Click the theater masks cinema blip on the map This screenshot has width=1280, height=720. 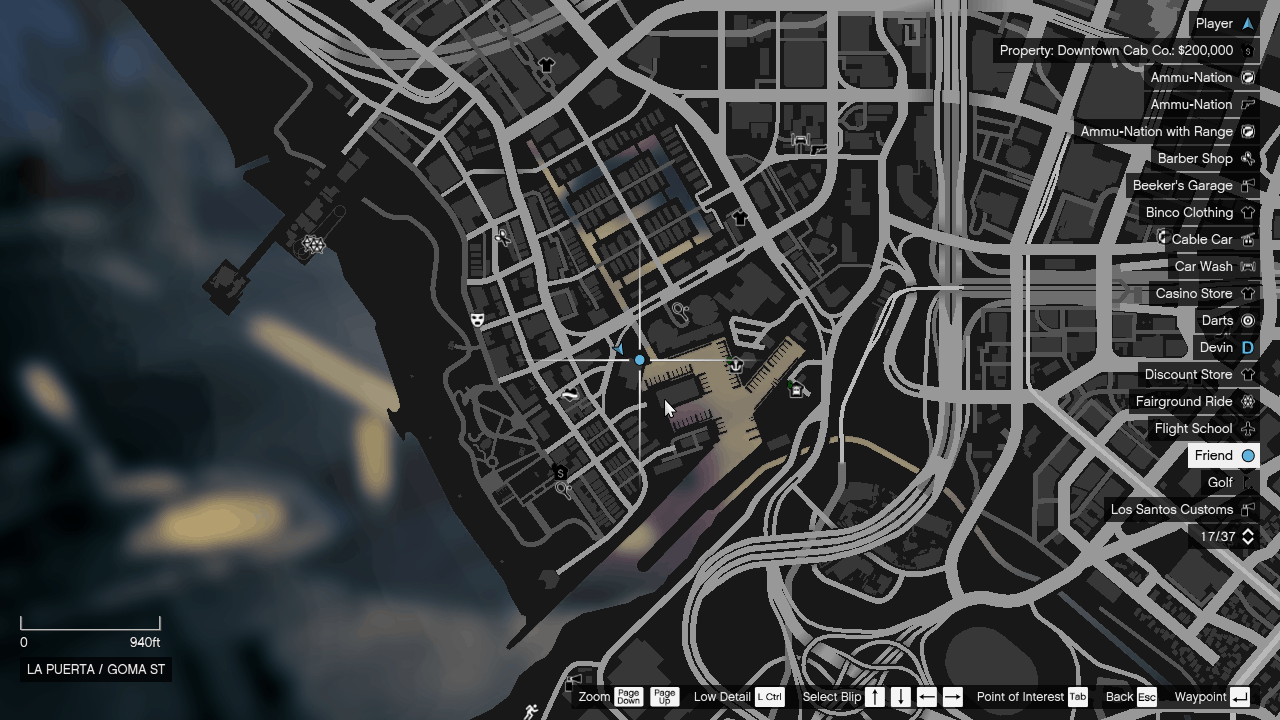477,321
